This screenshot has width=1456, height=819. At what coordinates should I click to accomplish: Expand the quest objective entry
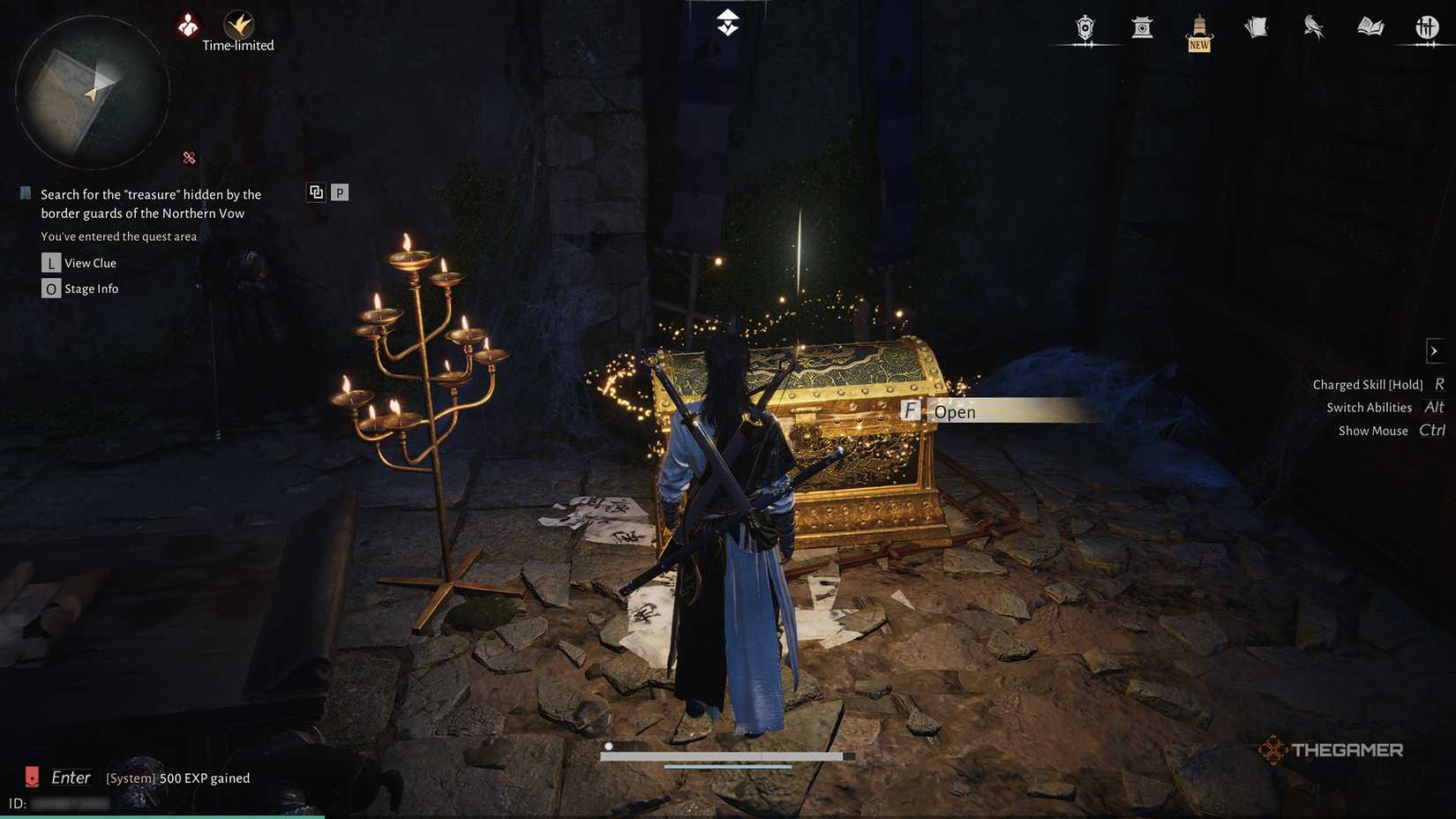[x=150, y=203]
